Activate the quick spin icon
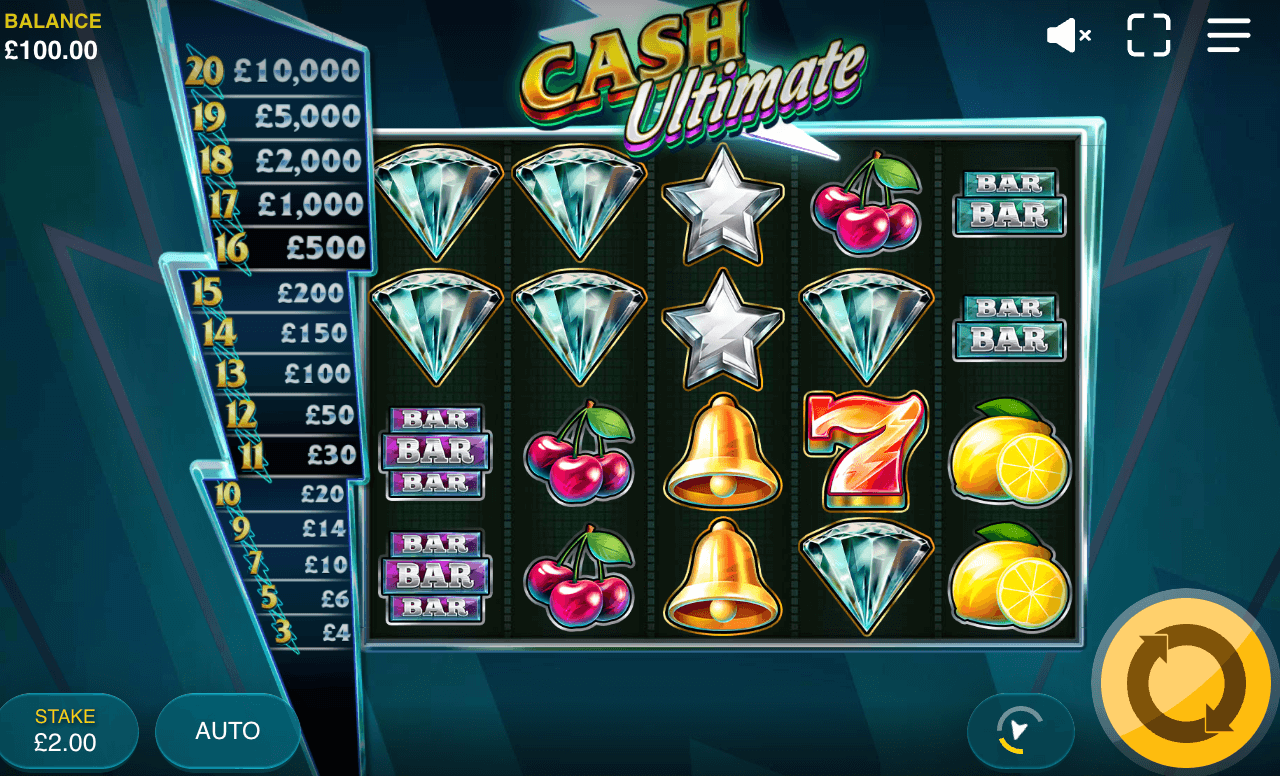 (x=1021, y=731)
